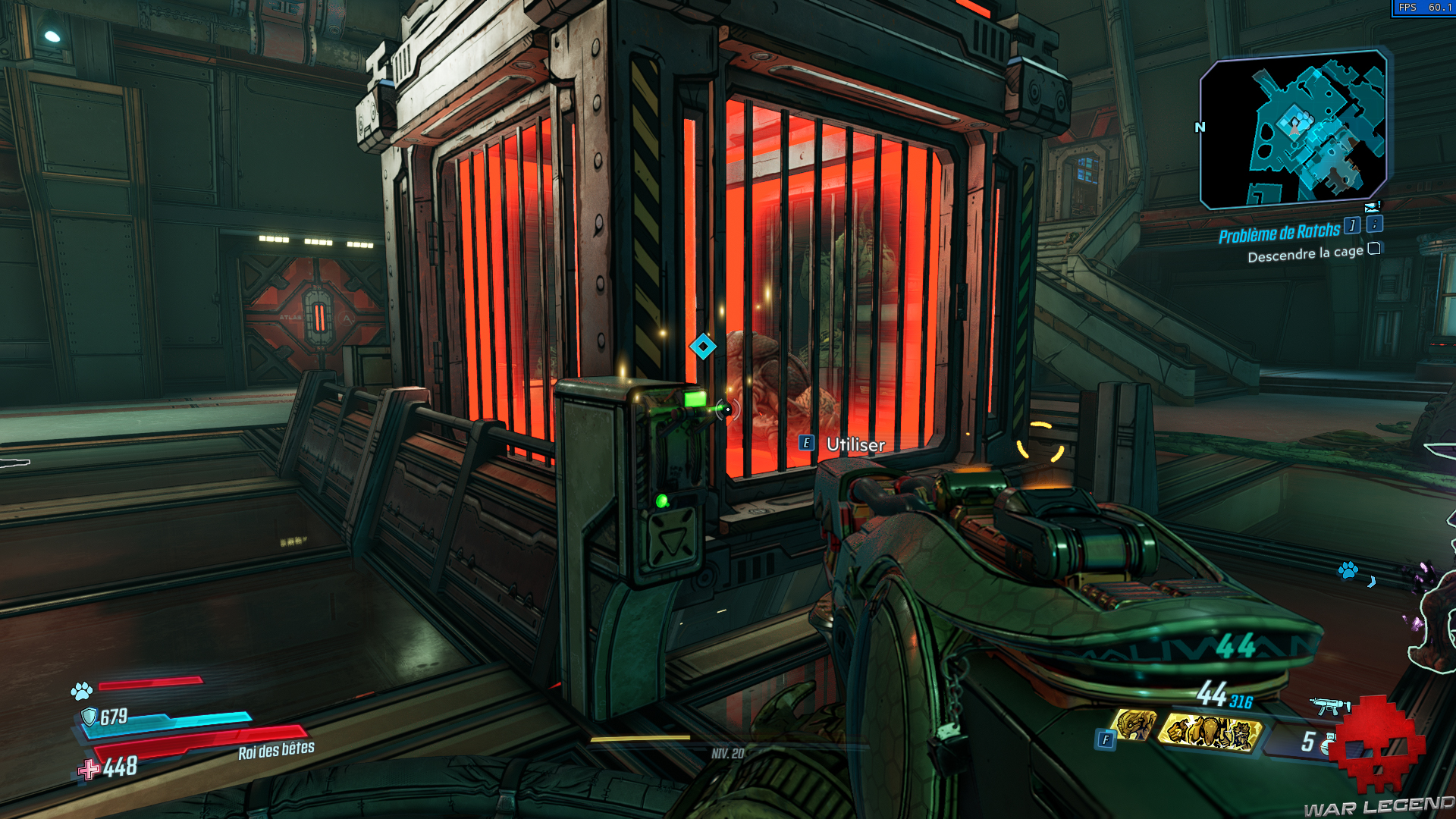Expand the golden pet command panel
Viewport: 1456px width, 819px height.
tap(1210, 732)
